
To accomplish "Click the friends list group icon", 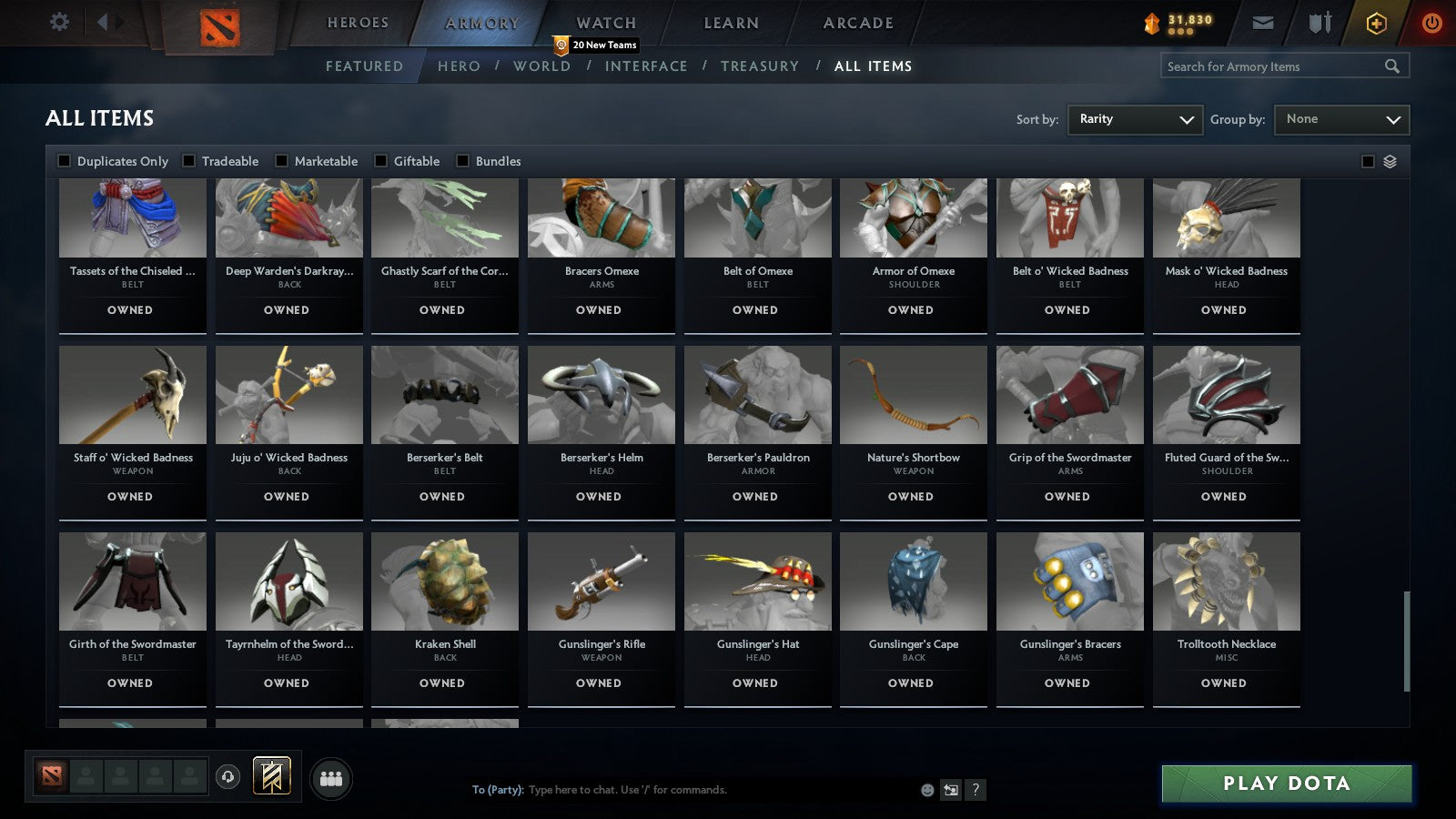I will click(x=332, y=778).
